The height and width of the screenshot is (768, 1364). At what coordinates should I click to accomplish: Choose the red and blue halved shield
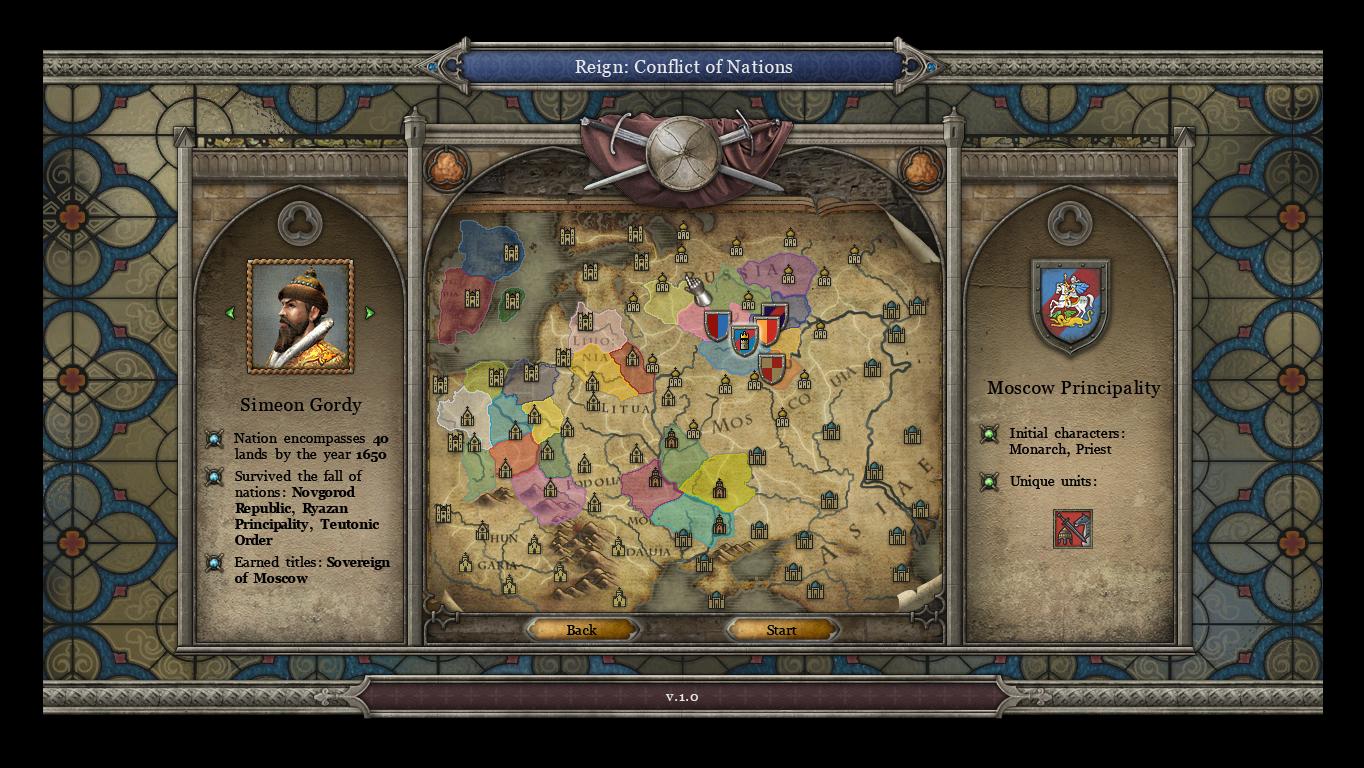click(716, 325)
